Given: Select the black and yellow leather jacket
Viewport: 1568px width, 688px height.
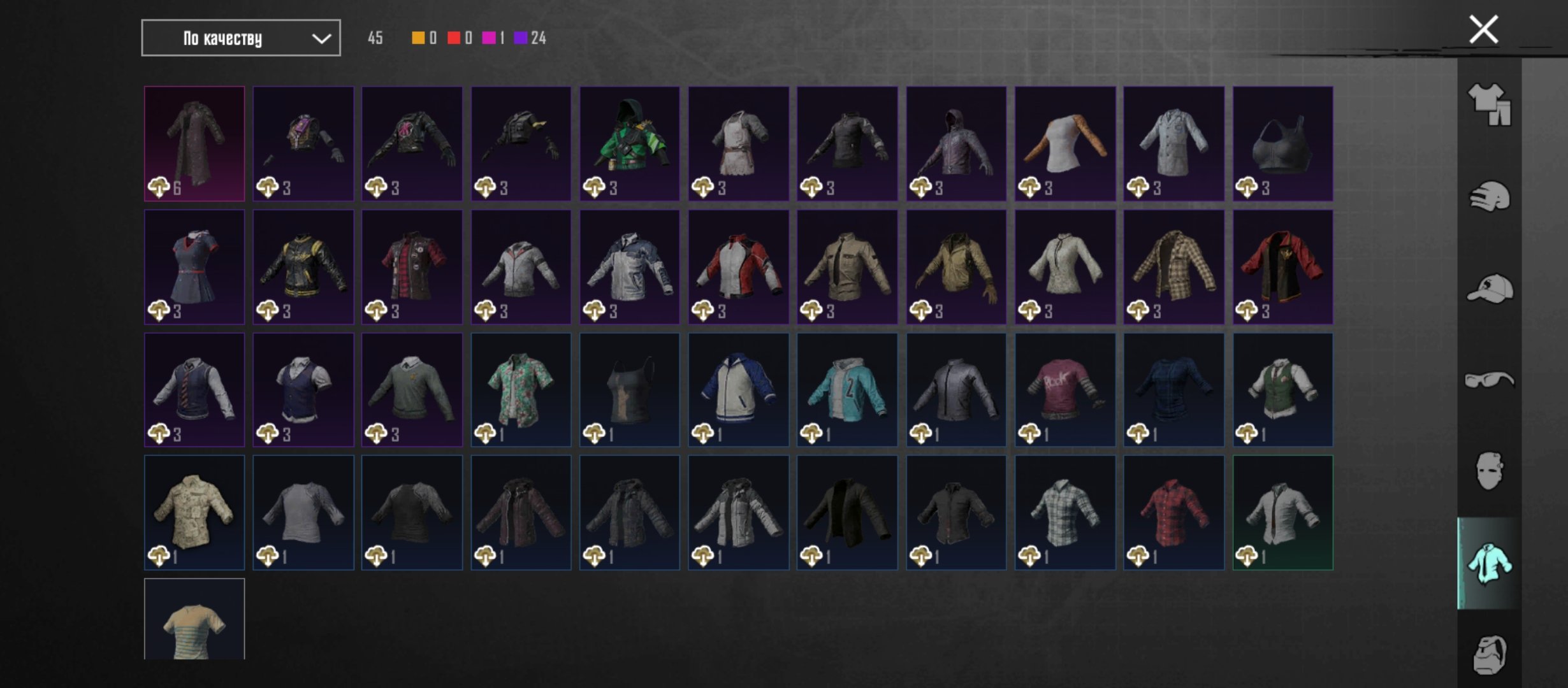Looking at the screenshot, I should [x=303, y=267].
